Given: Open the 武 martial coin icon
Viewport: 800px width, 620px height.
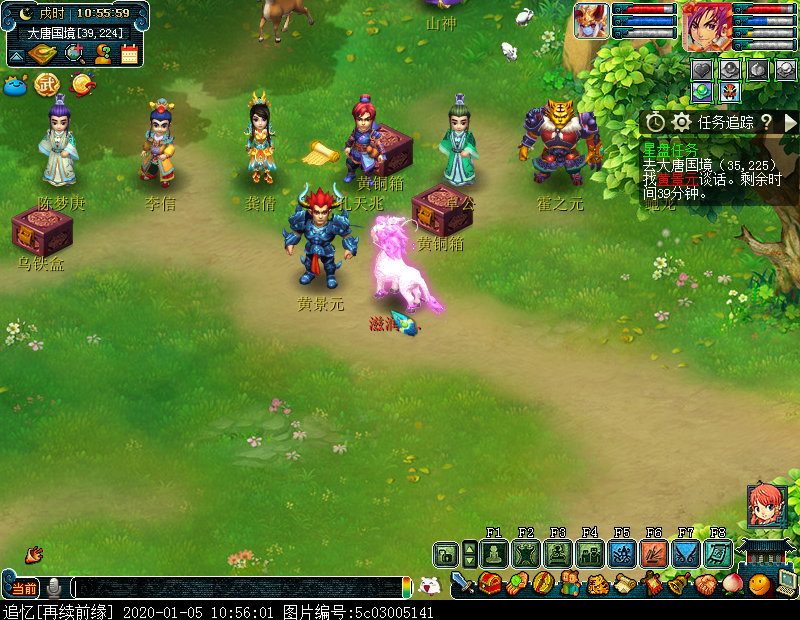Looking at the screenshot, I should click(47, 86).
